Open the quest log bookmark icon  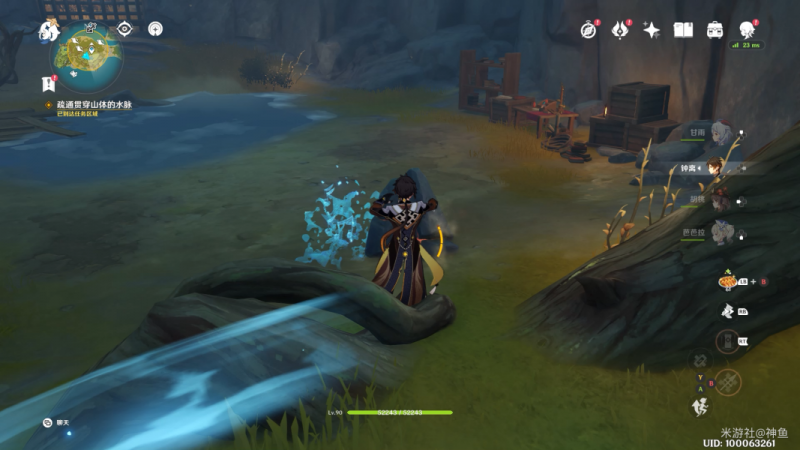pyautogui.click(x=48, y=84)
